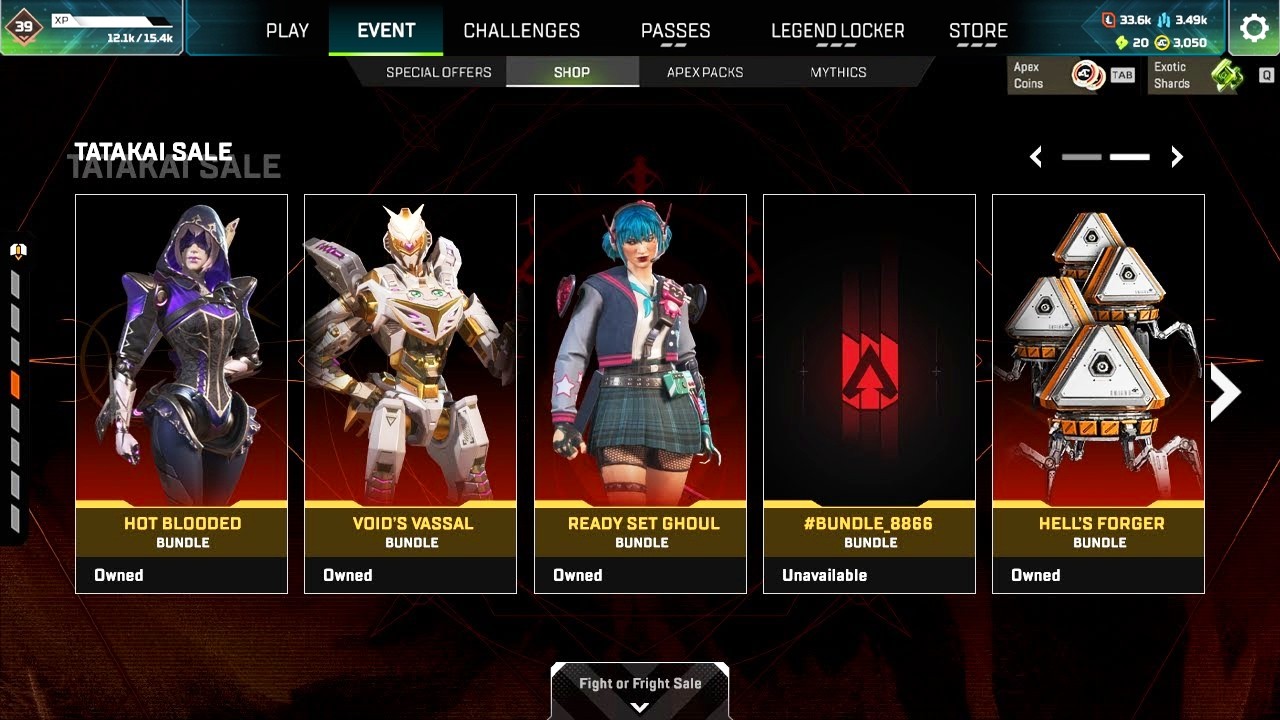View the Ready Set Ghoul bundle
Image resolution: width=1280 pixels, height=720 pixels.
640,393
